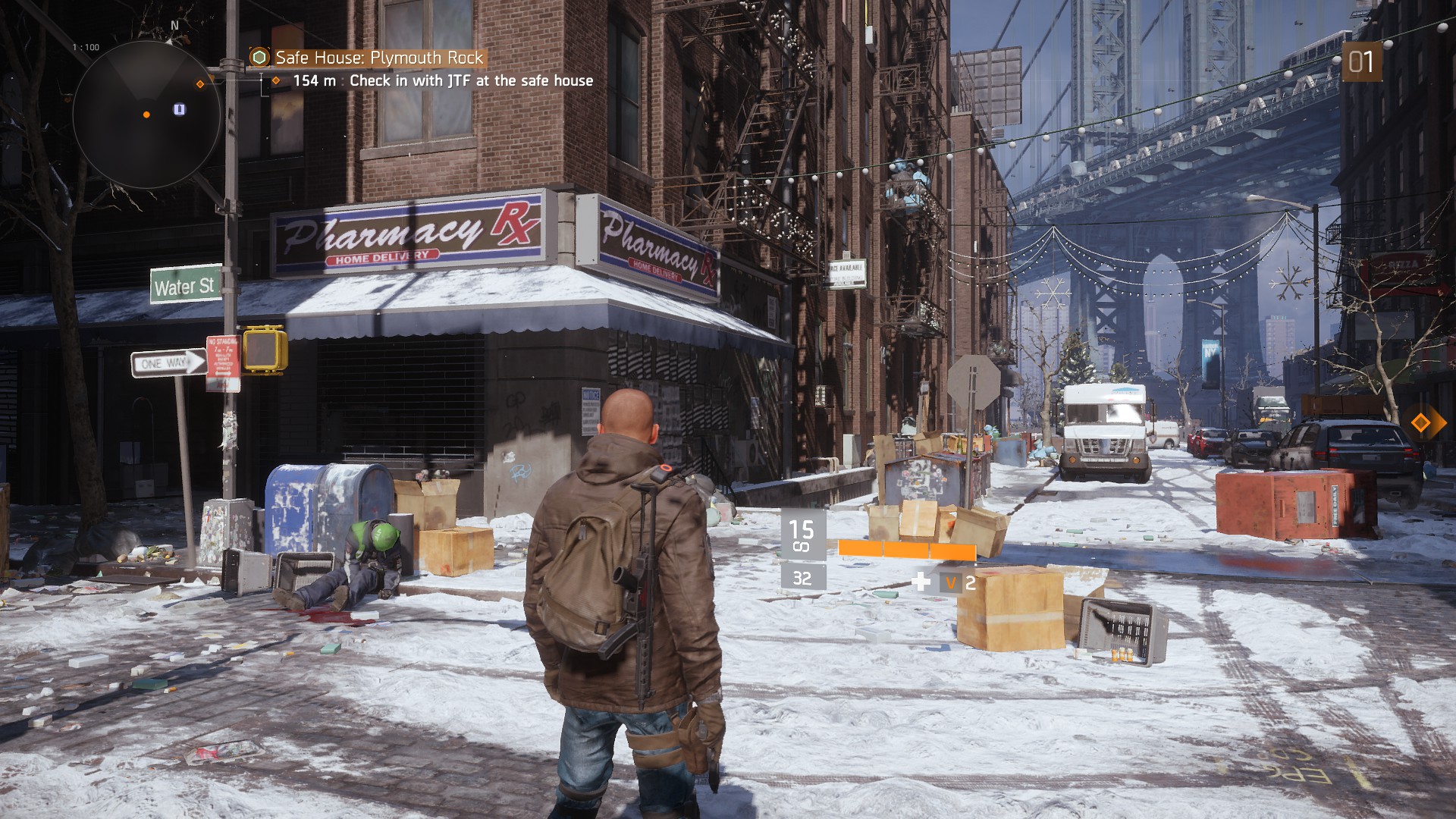Click the hexagon mission icon beside Safe House
Viewport: 1456px width, 819px height.
pos(259,58)
